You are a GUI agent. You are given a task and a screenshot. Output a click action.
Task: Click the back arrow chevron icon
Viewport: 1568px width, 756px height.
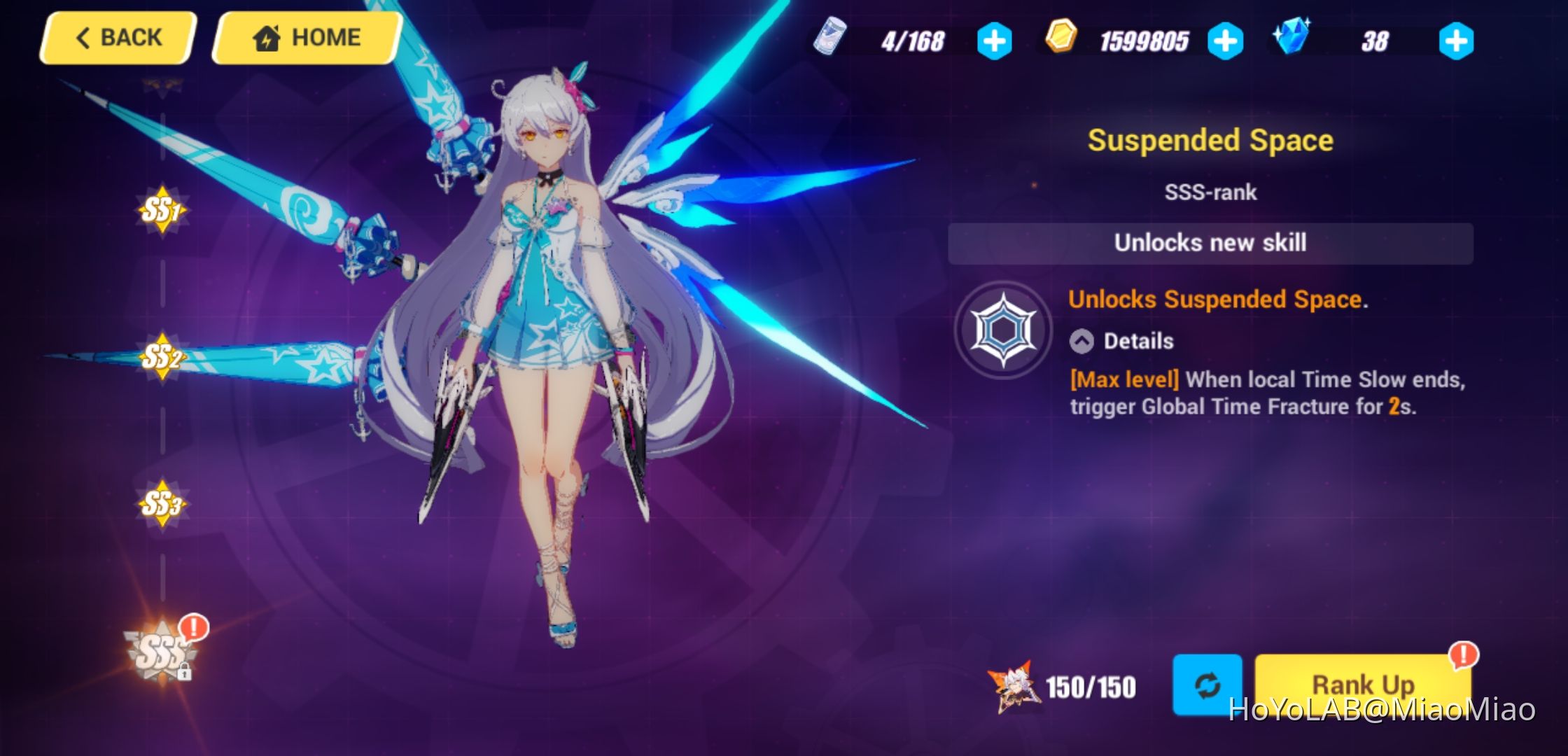(x=83, y=37)
